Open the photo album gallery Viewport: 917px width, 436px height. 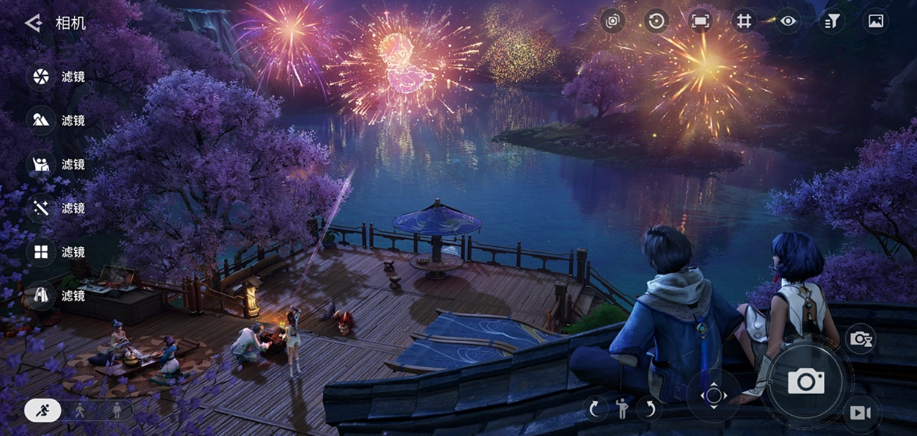click(x=876, y=21)
